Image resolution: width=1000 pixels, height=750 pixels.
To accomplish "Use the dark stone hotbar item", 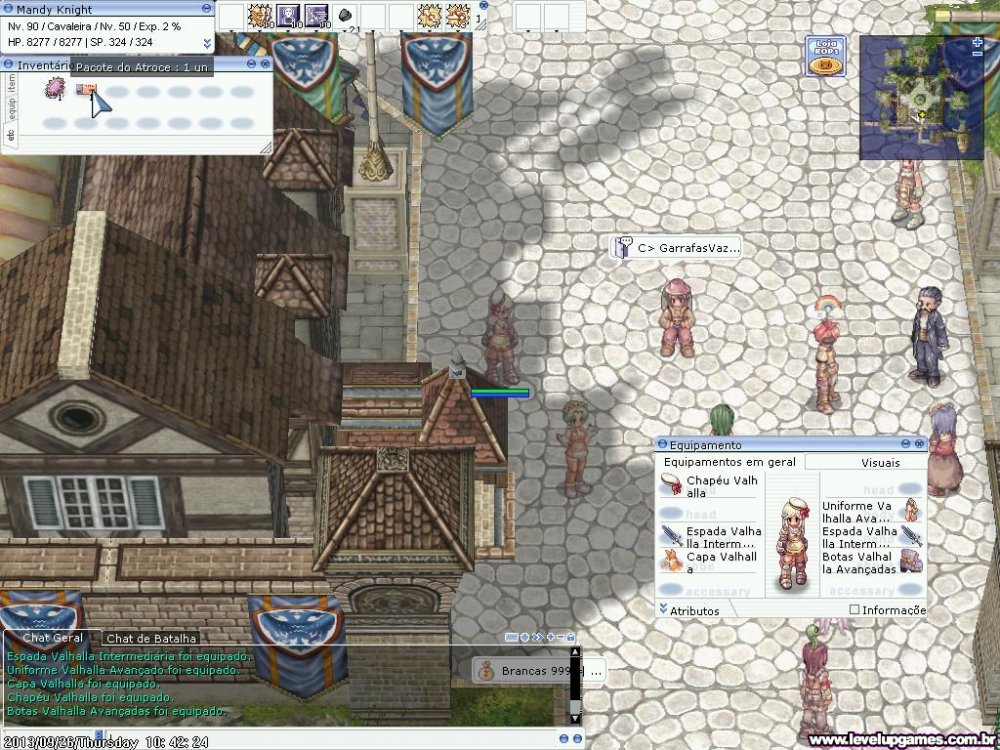I will [345, 16].
